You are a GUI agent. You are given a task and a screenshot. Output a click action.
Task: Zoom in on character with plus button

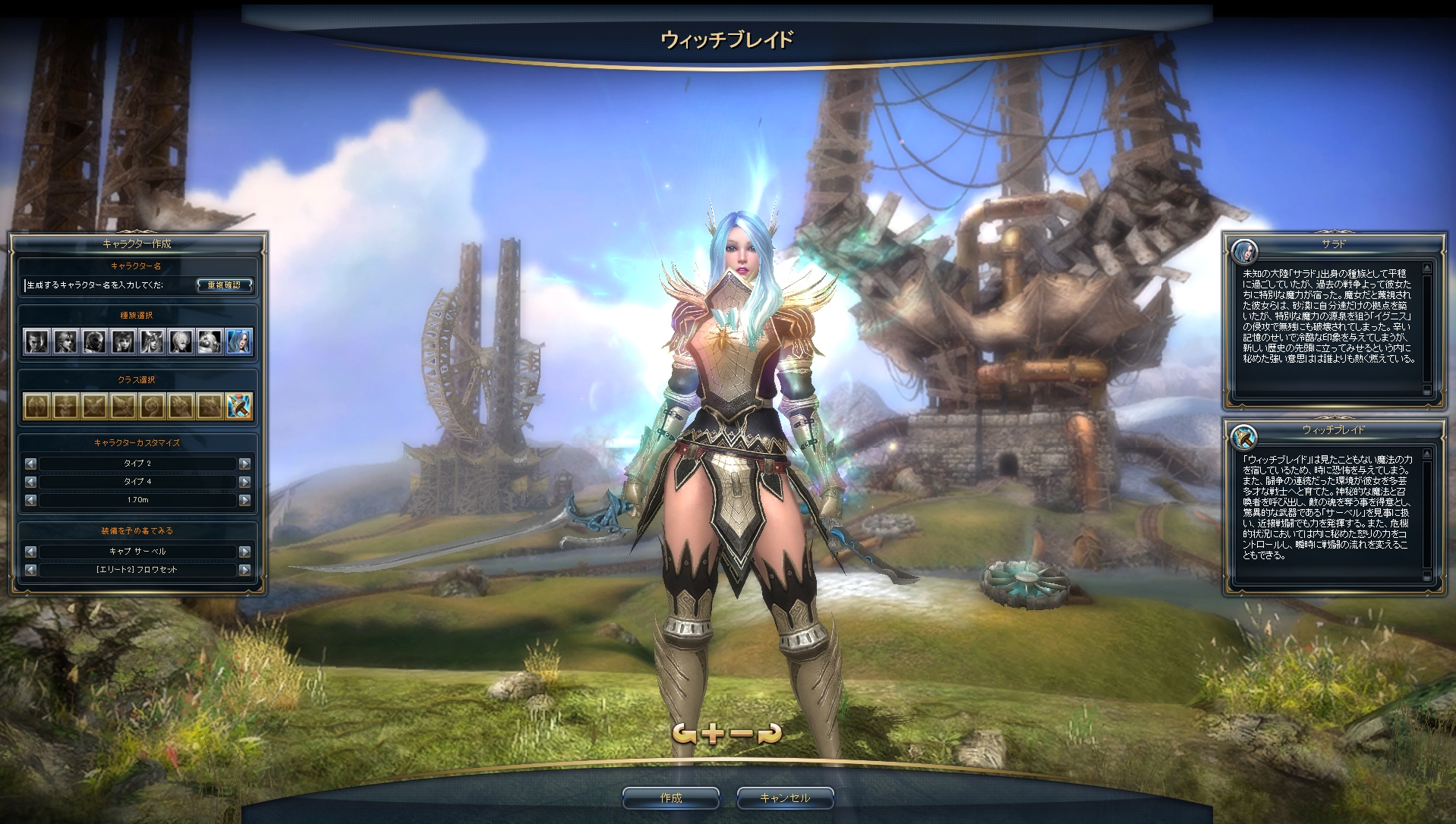714,733
